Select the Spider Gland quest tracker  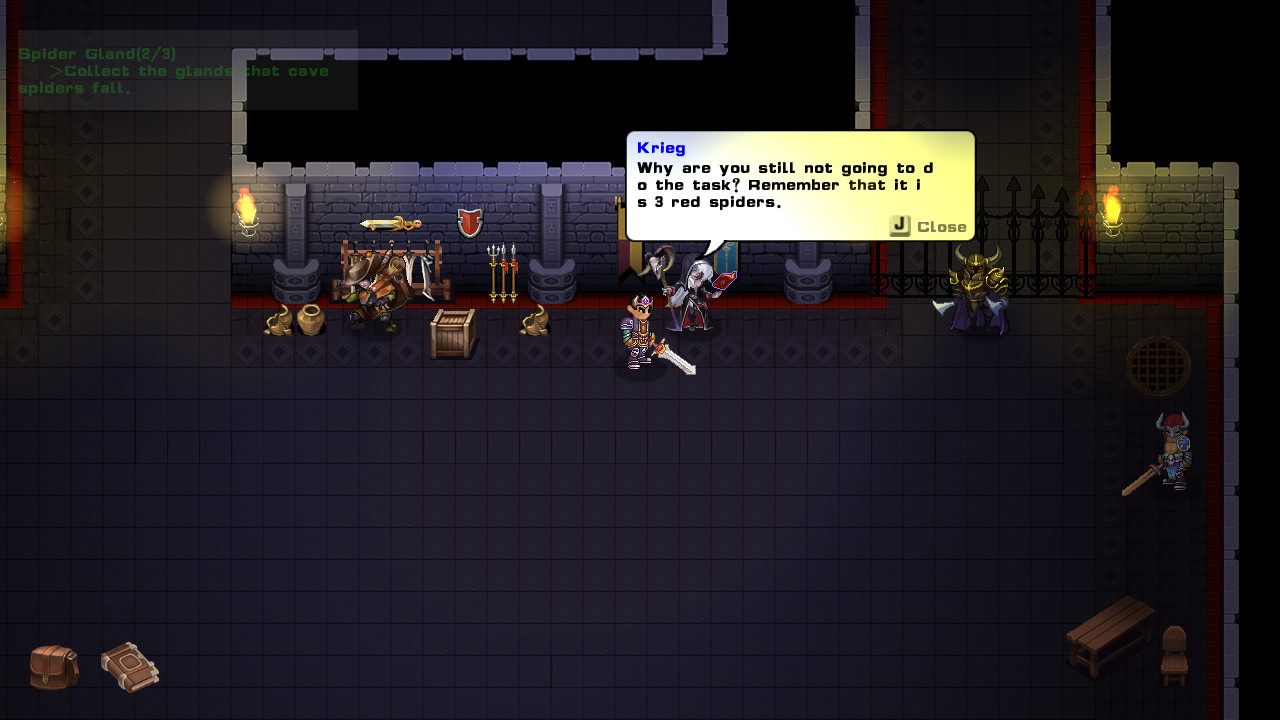point(175,70)
